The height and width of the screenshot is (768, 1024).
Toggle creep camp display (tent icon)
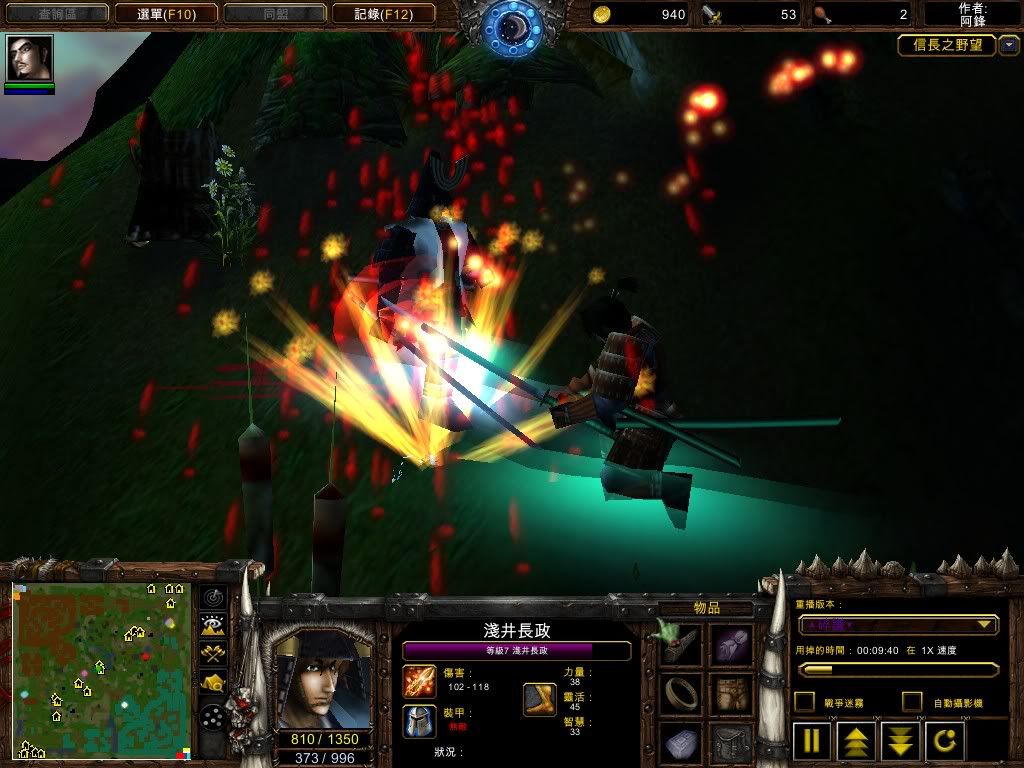point(213,683)
